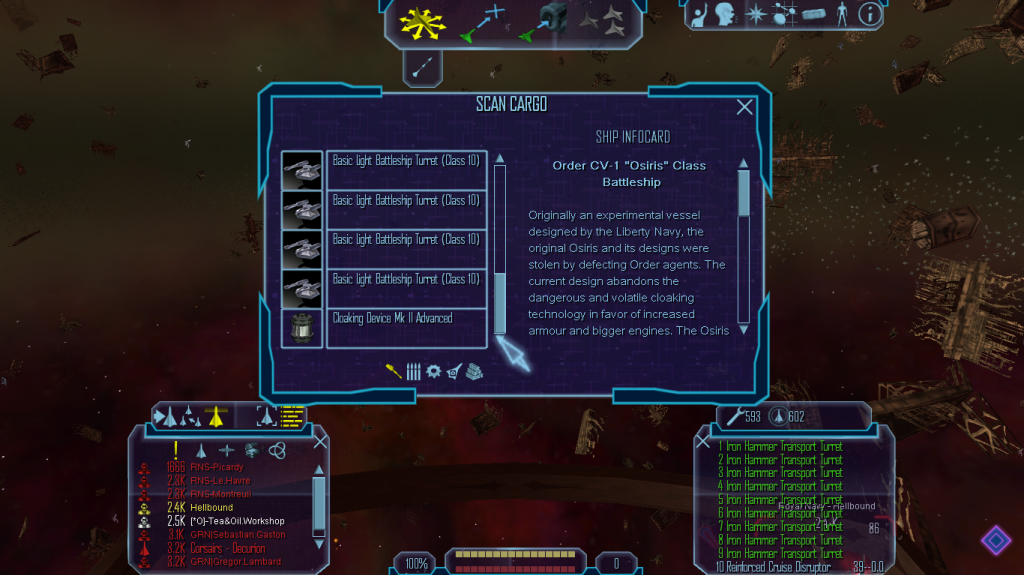Target [*O]-Tea&Oil.Workshop from the contact list
The width and height of the screenshot is (1024, 575).
pyautogui.click(x=237, y=521)
